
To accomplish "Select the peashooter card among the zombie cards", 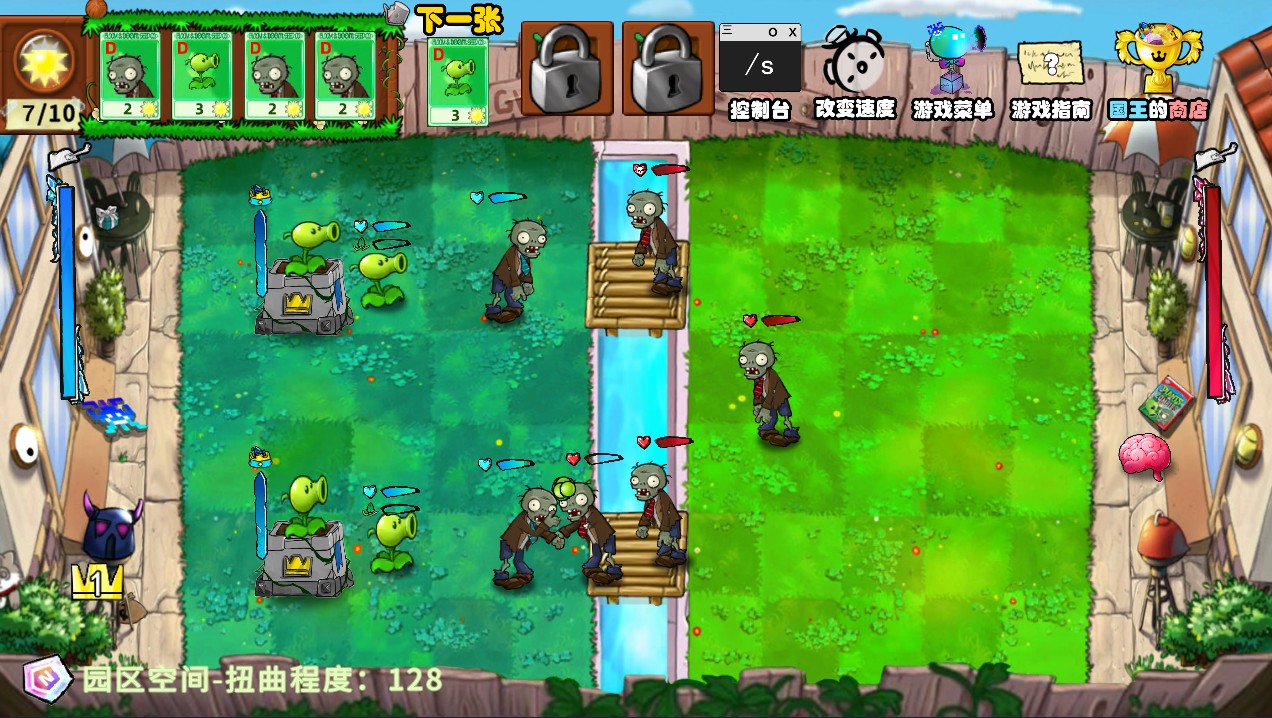I will [x=202, y=76].
